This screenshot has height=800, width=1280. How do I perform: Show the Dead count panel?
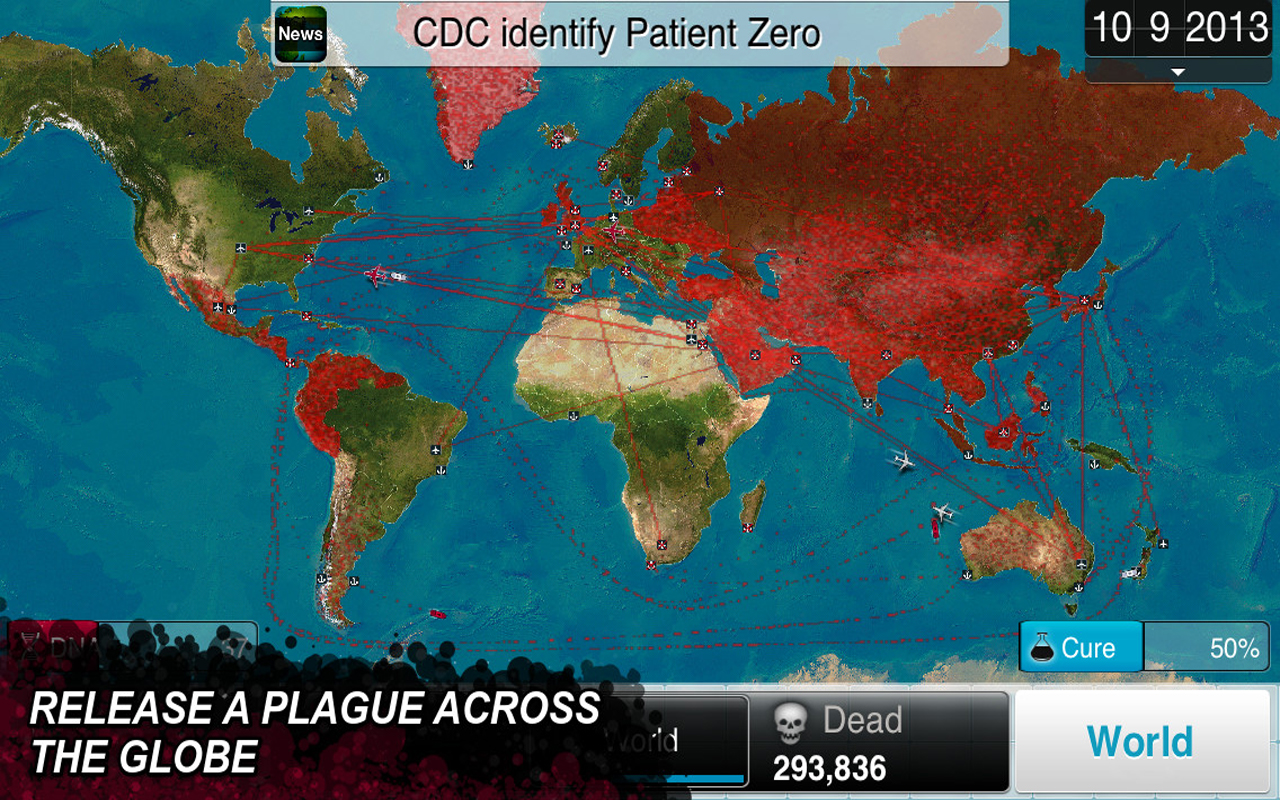tap(881, 742)
